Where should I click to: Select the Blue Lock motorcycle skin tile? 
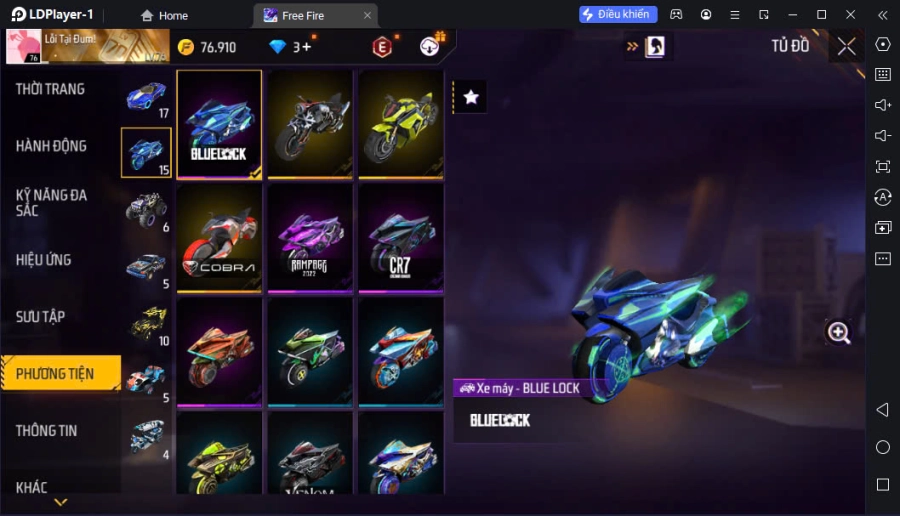(219, 124)
